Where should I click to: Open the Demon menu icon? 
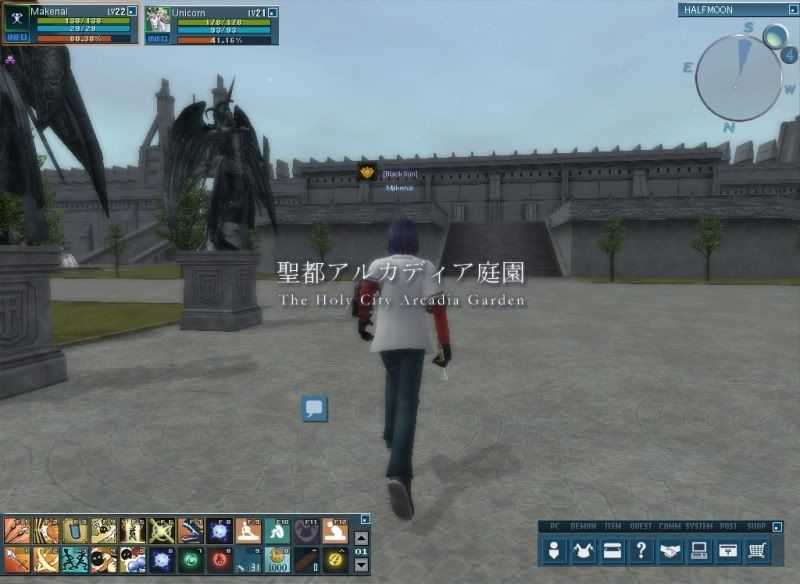click(585, 550)
